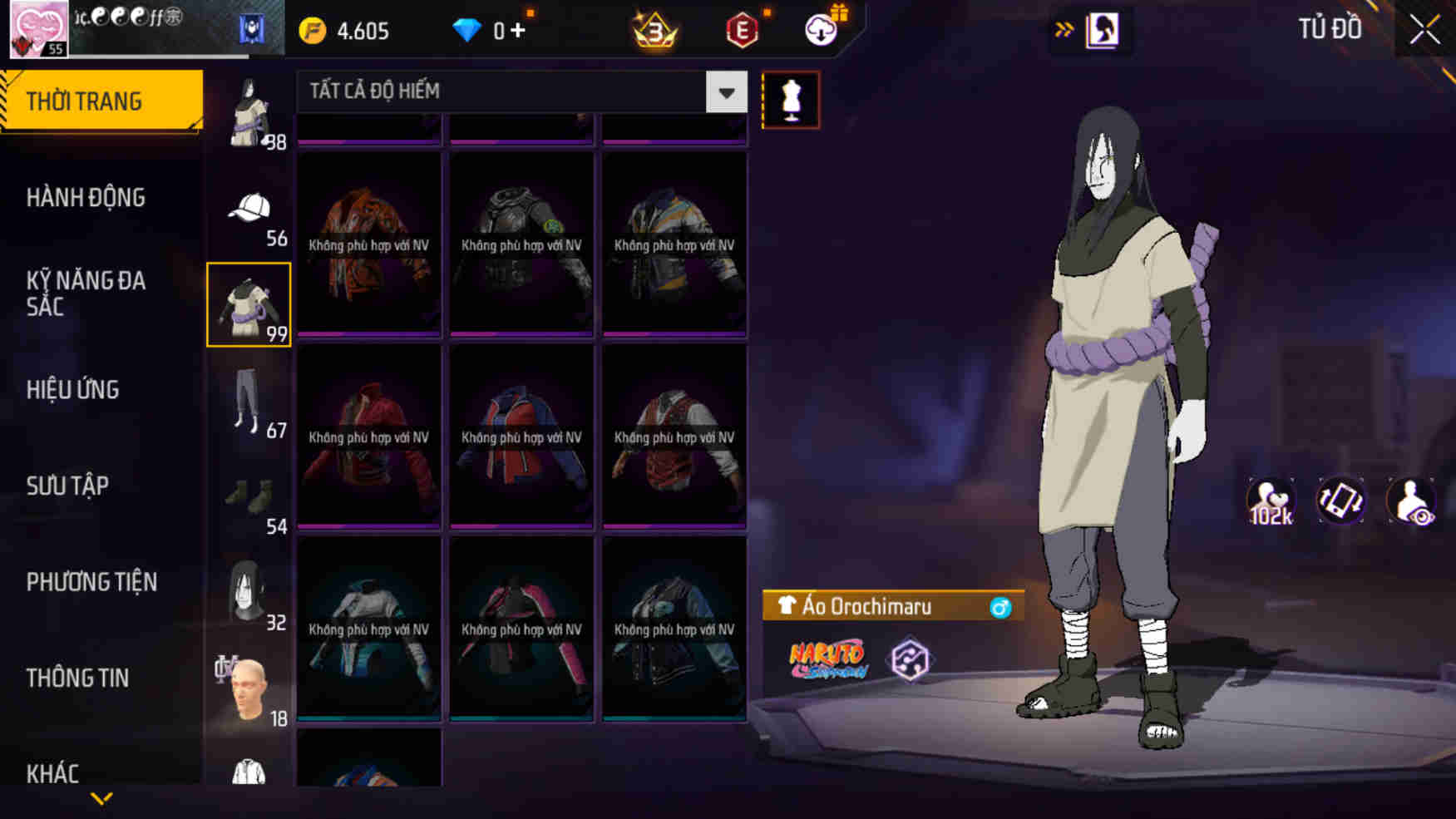Toggle character visibility with eye icon
The image size is (1456, 819).
(x=1412, y=501)
